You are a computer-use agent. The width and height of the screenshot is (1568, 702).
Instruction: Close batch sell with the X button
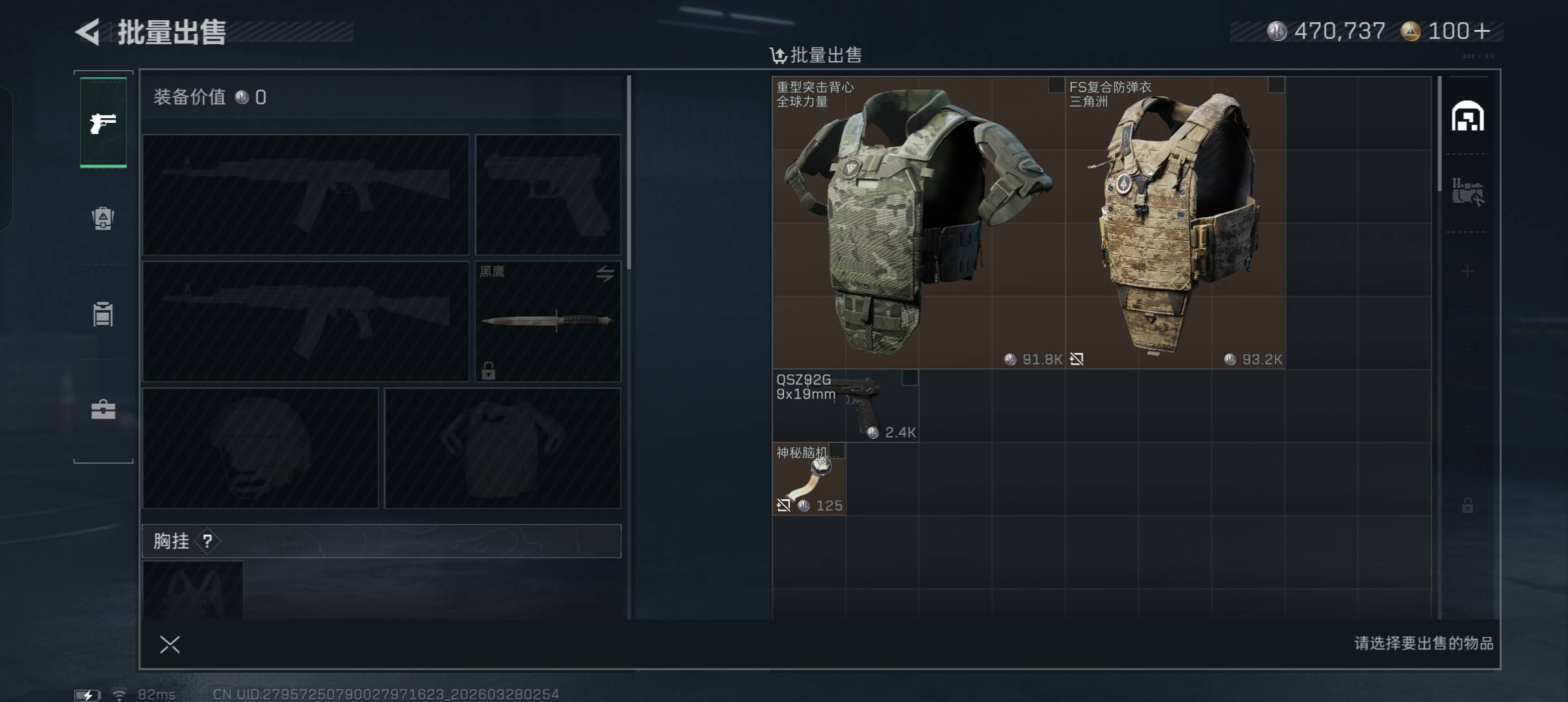[x=170, y=644]
